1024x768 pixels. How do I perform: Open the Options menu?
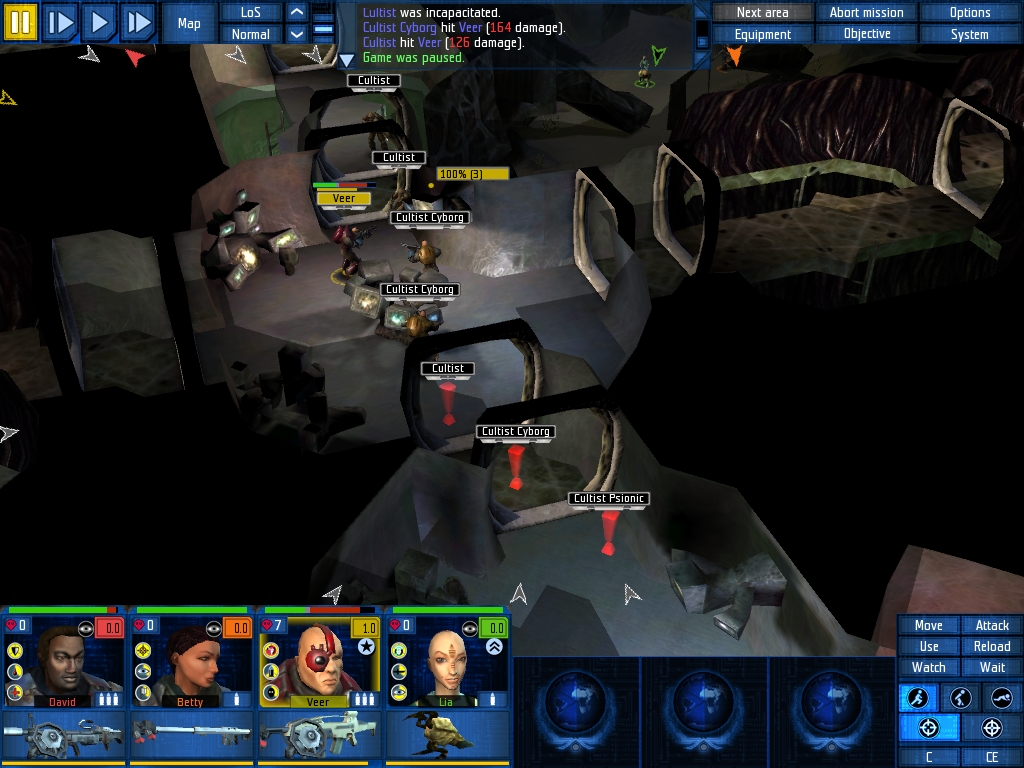(x=969, y=12)
